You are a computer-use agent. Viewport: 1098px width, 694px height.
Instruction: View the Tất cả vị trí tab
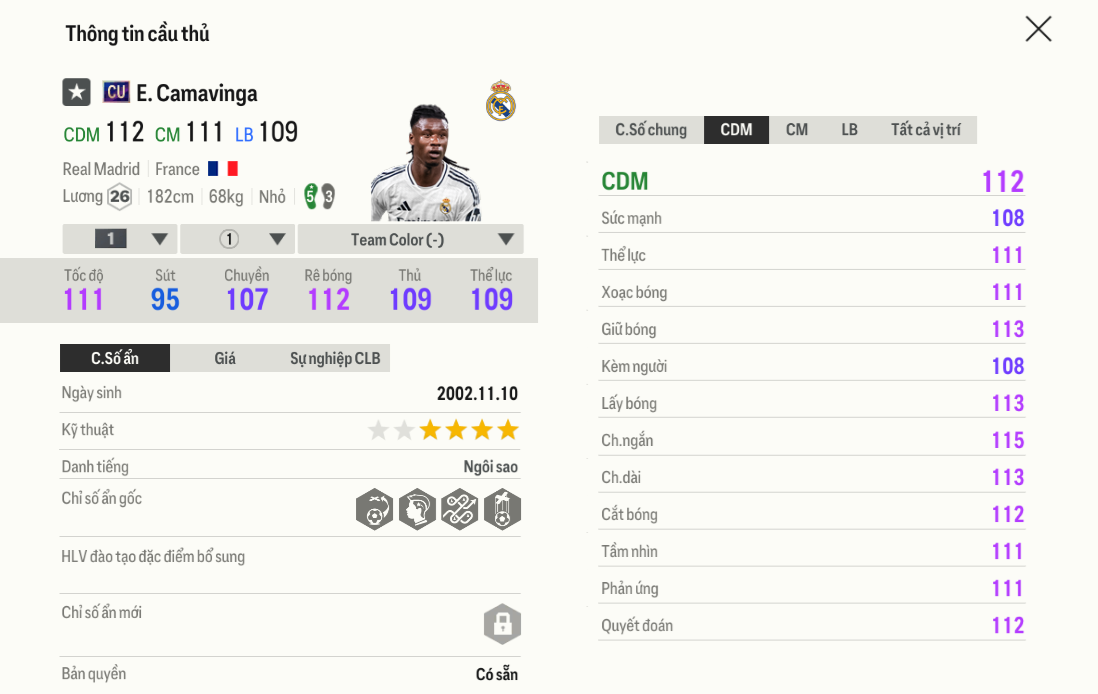tap(925, 130)
